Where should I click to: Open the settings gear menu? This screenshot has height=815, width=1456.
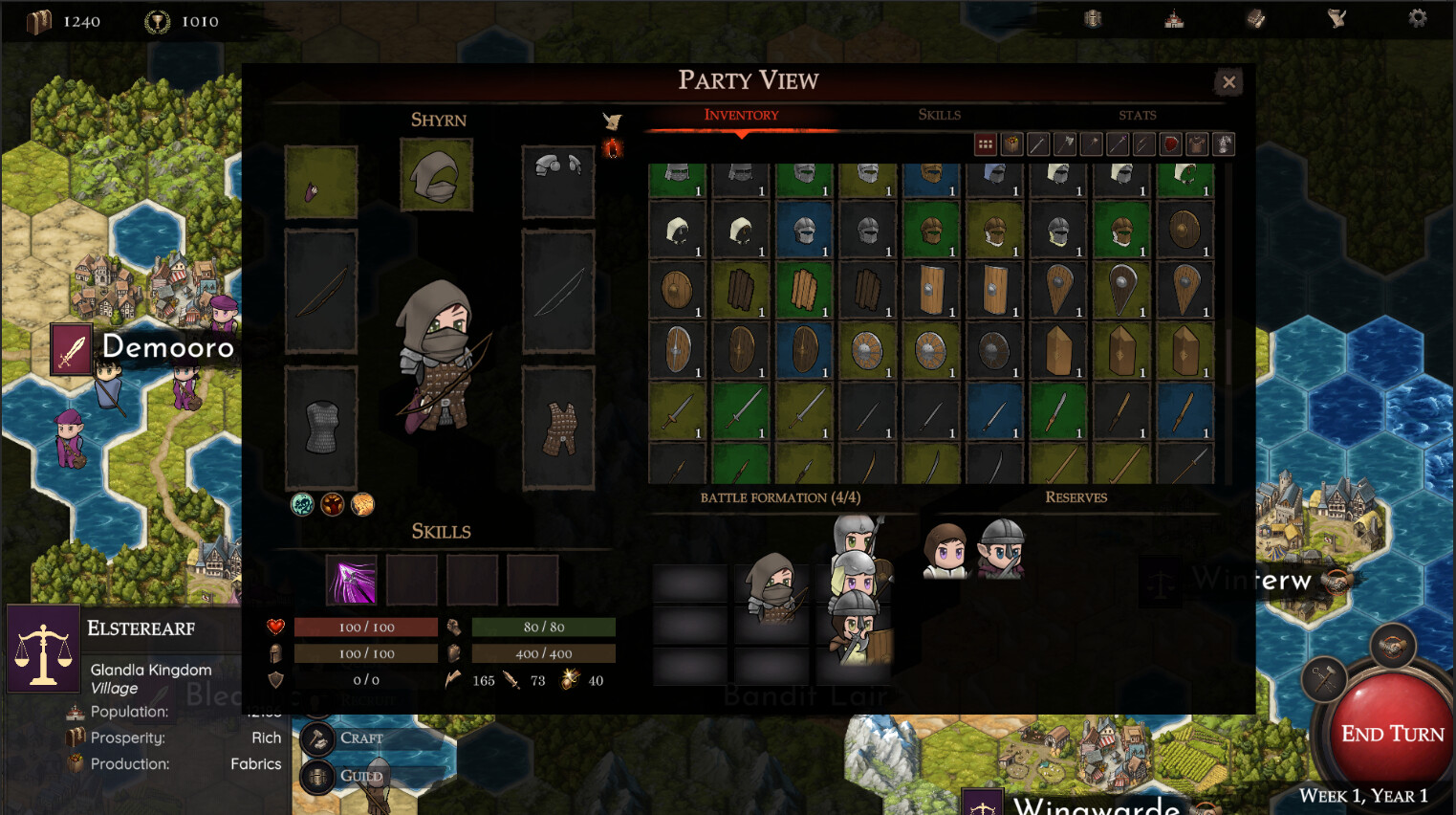coord(1417,17)
